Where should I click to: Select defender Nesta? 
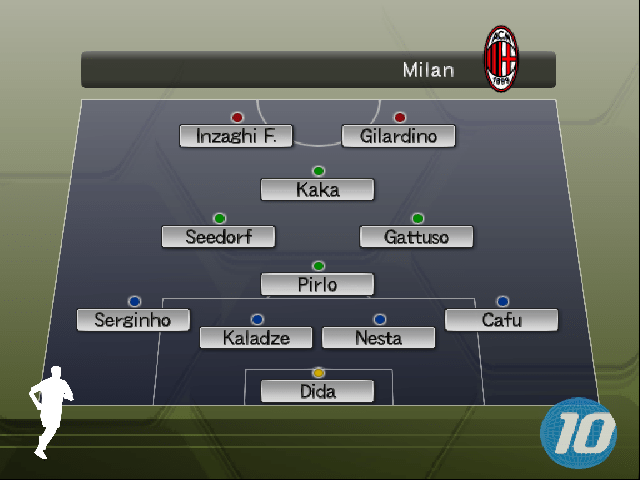pyautogui.click(x=378, y=338)
